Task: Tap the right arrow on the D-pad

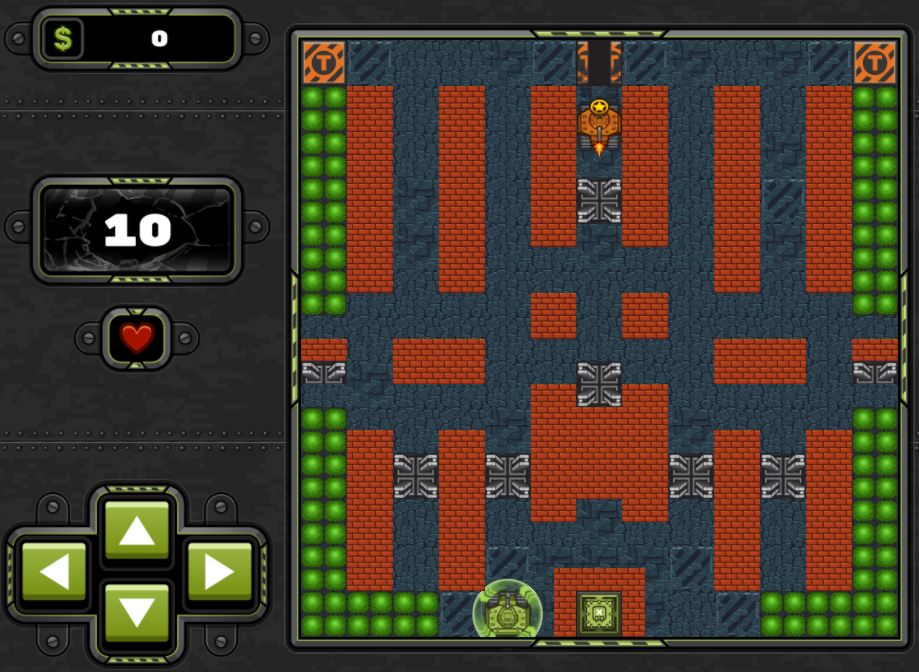Action: pos(219,572)
